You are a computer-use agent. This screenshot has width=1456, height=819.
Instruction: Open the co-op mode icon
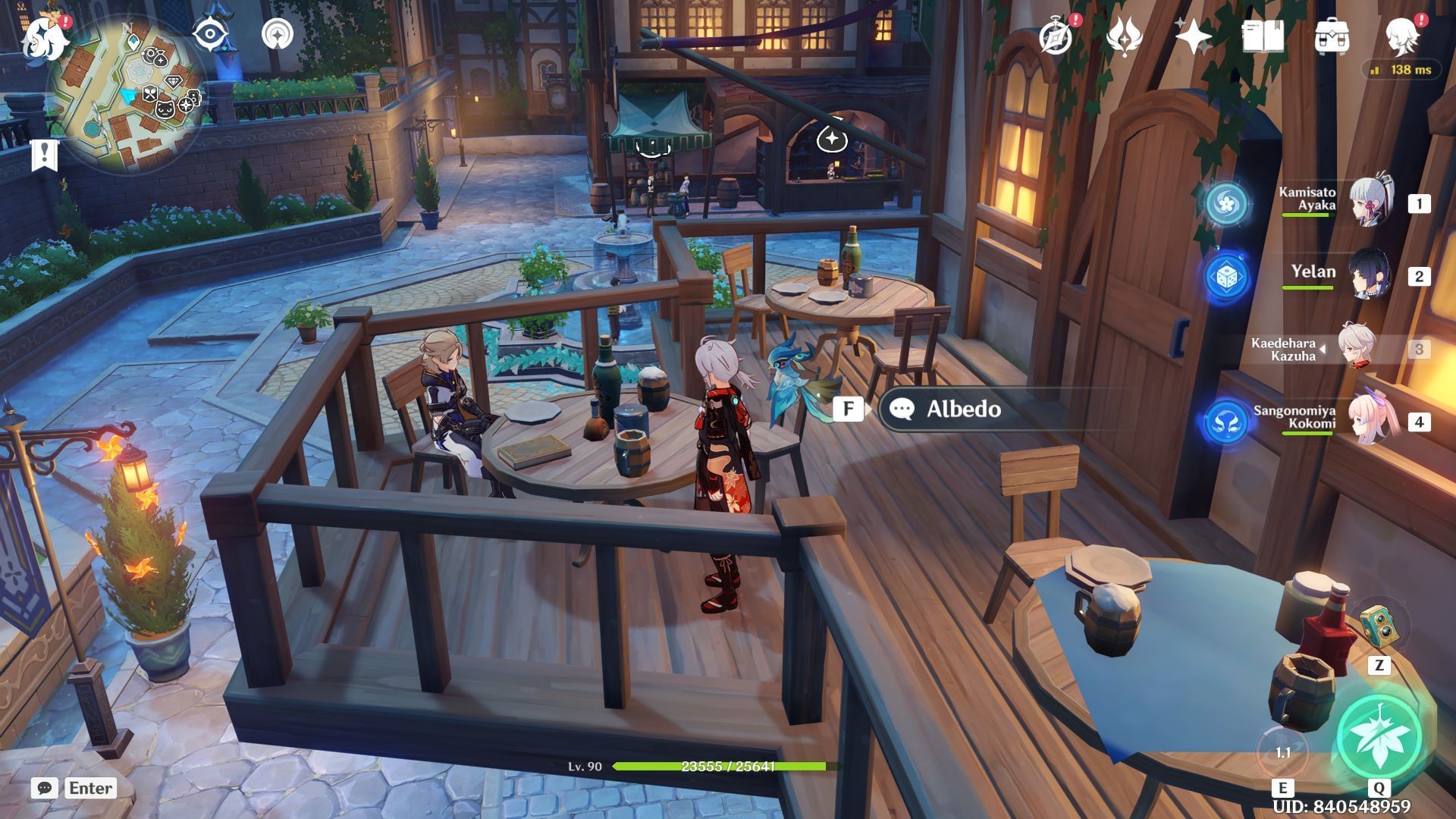click(x=278, y=34)
